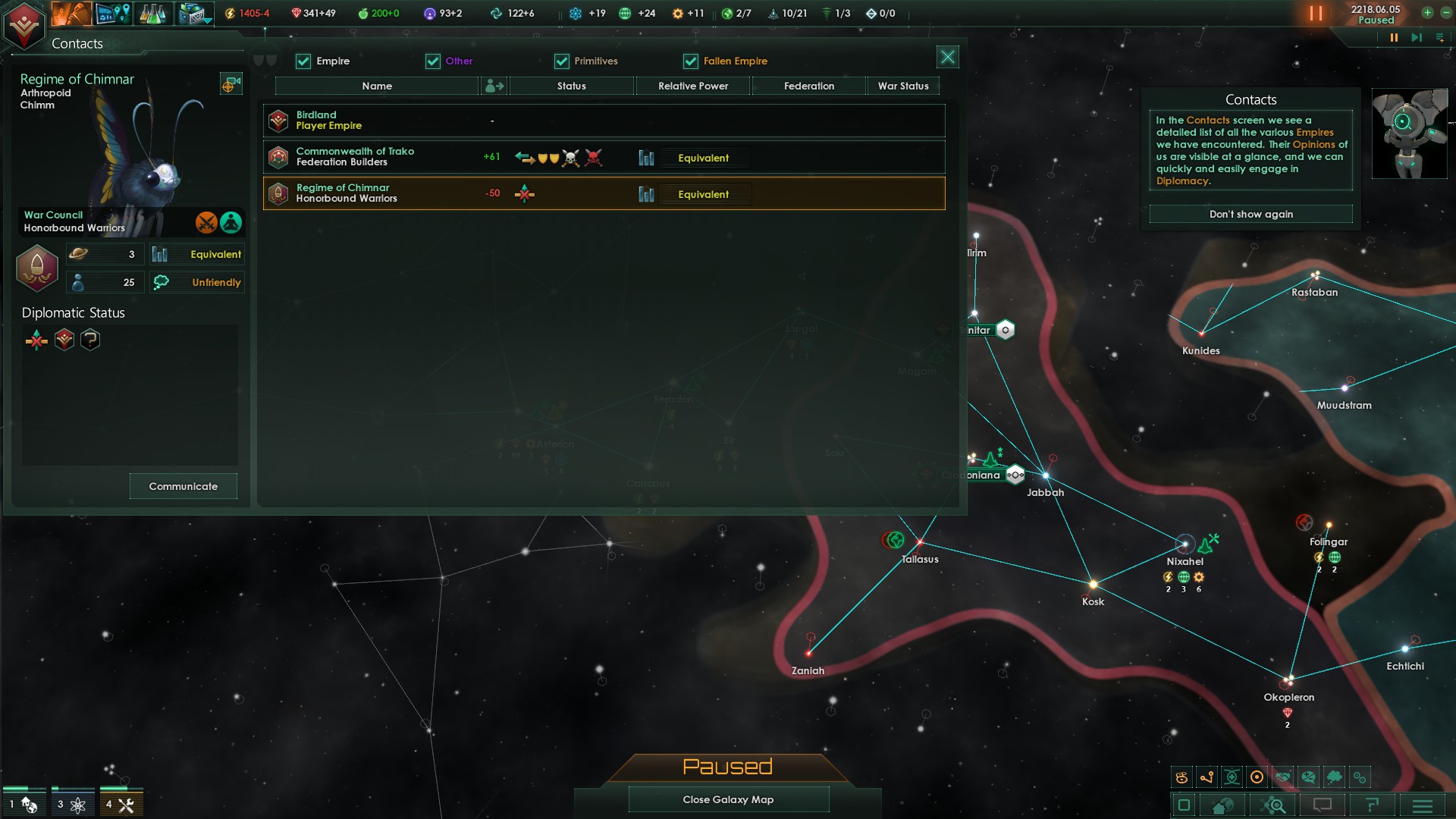Increase game speed with plus button
The image size is (1456, 819).
pyautogui.click(x=1427, y=13)
